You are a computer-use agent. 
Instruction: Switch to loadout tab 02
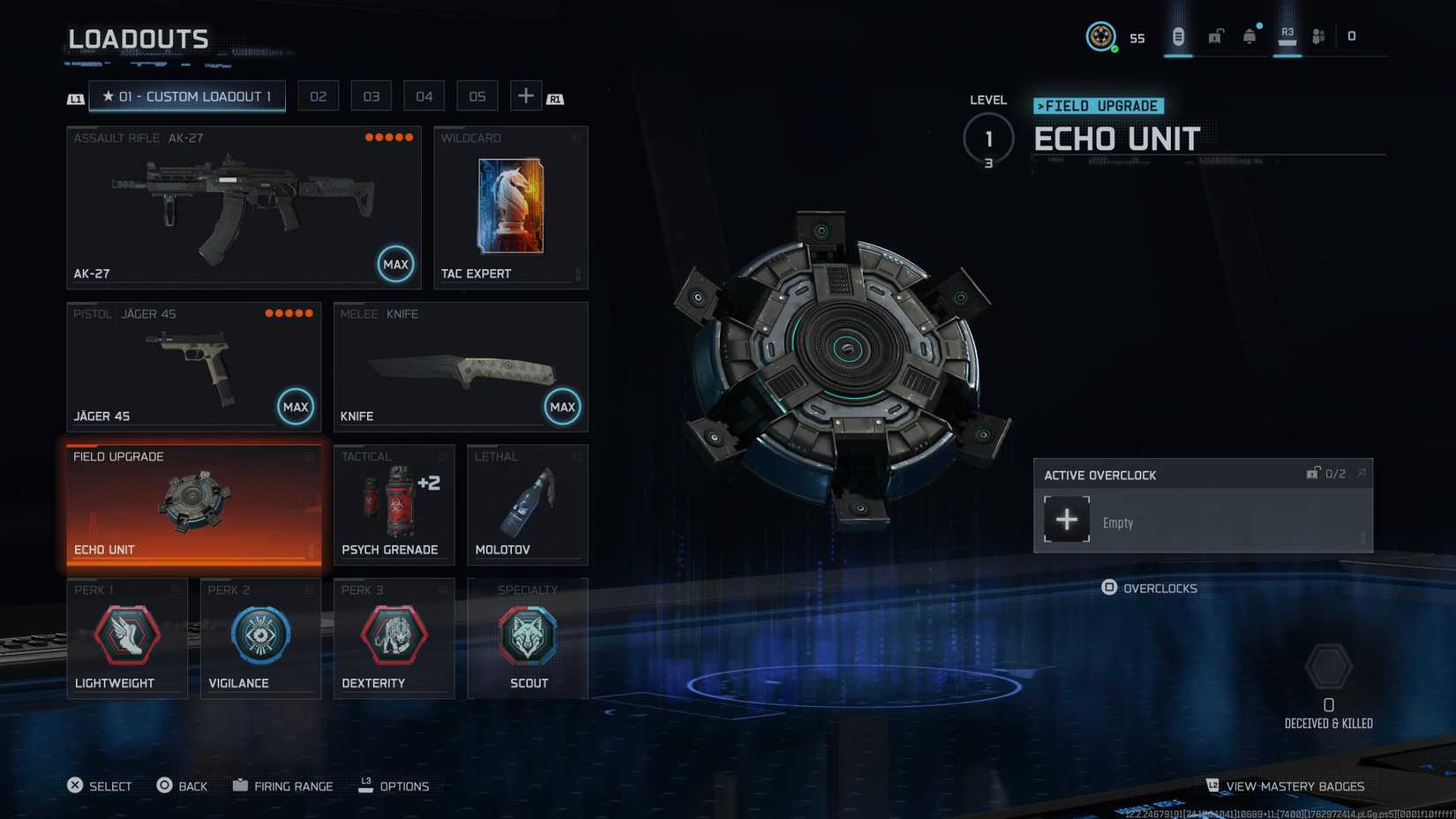319,96
